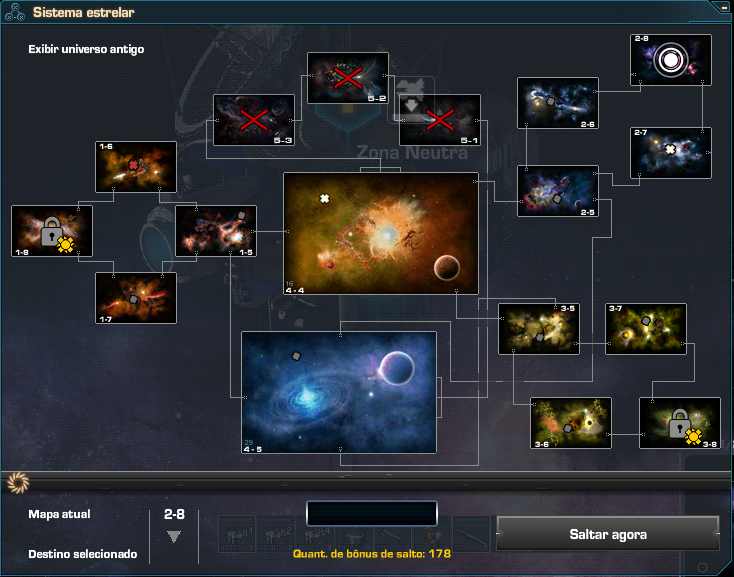Image resolution: width=734 pixels, height=577 pixels.
Task: Select map 2-8 with white rings
Action: (x=670, y=60)
